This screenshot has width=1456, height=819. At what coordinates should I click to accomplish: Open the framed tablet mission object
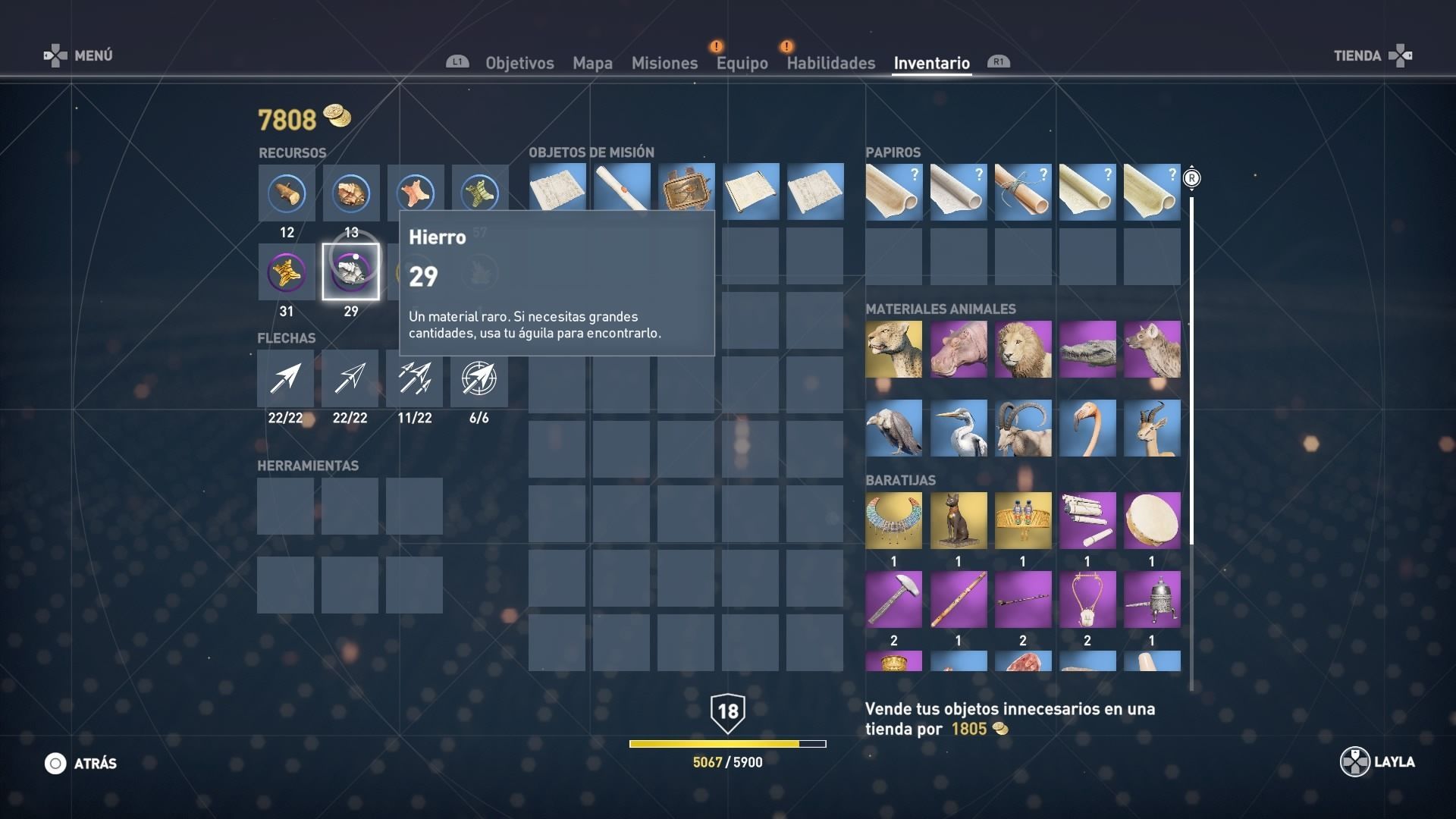pos(686,191)
